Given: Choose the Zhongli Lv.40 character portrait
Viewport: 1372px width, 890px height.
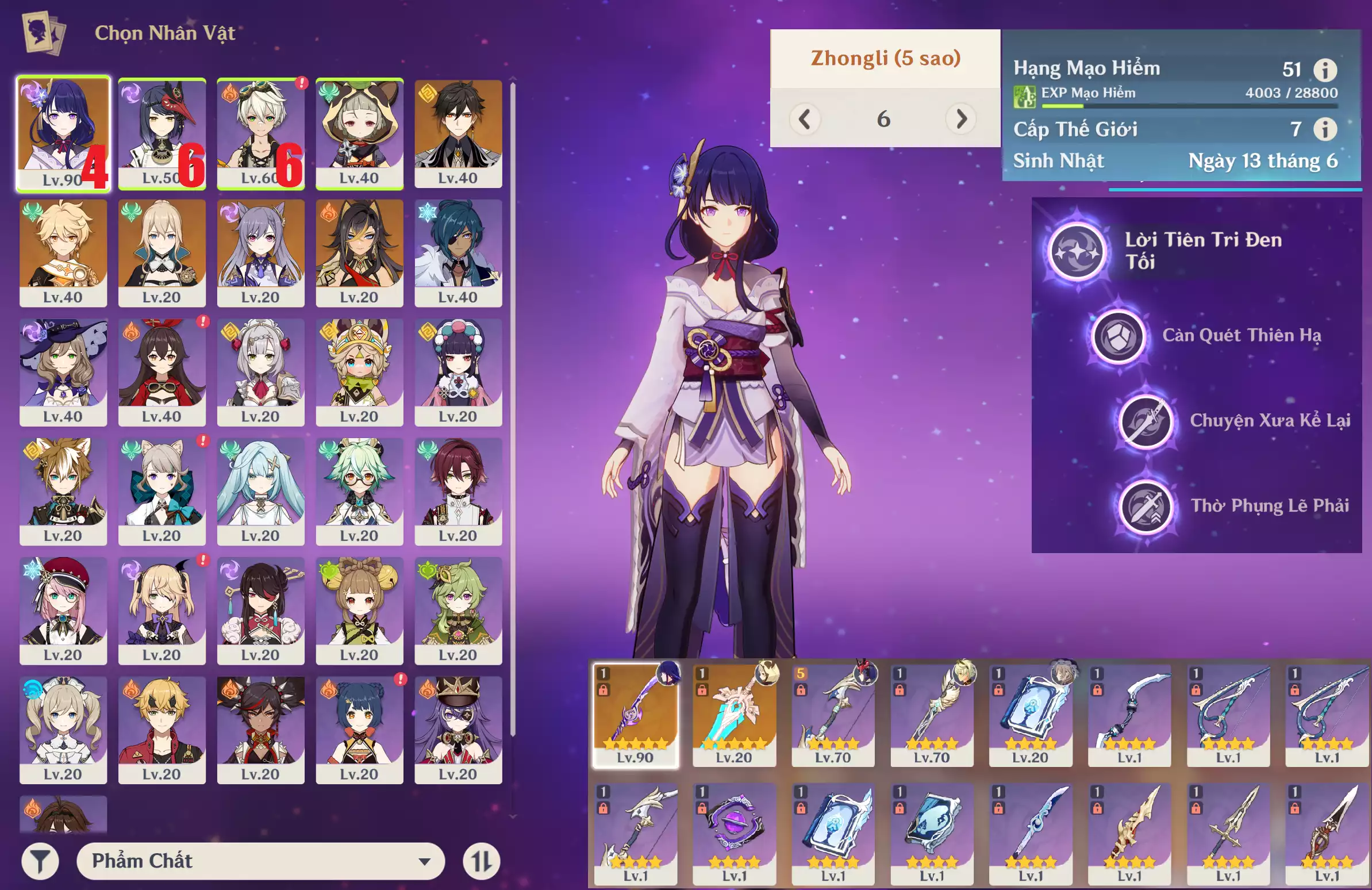Looking at the screenshot, I should click(458, 133).
